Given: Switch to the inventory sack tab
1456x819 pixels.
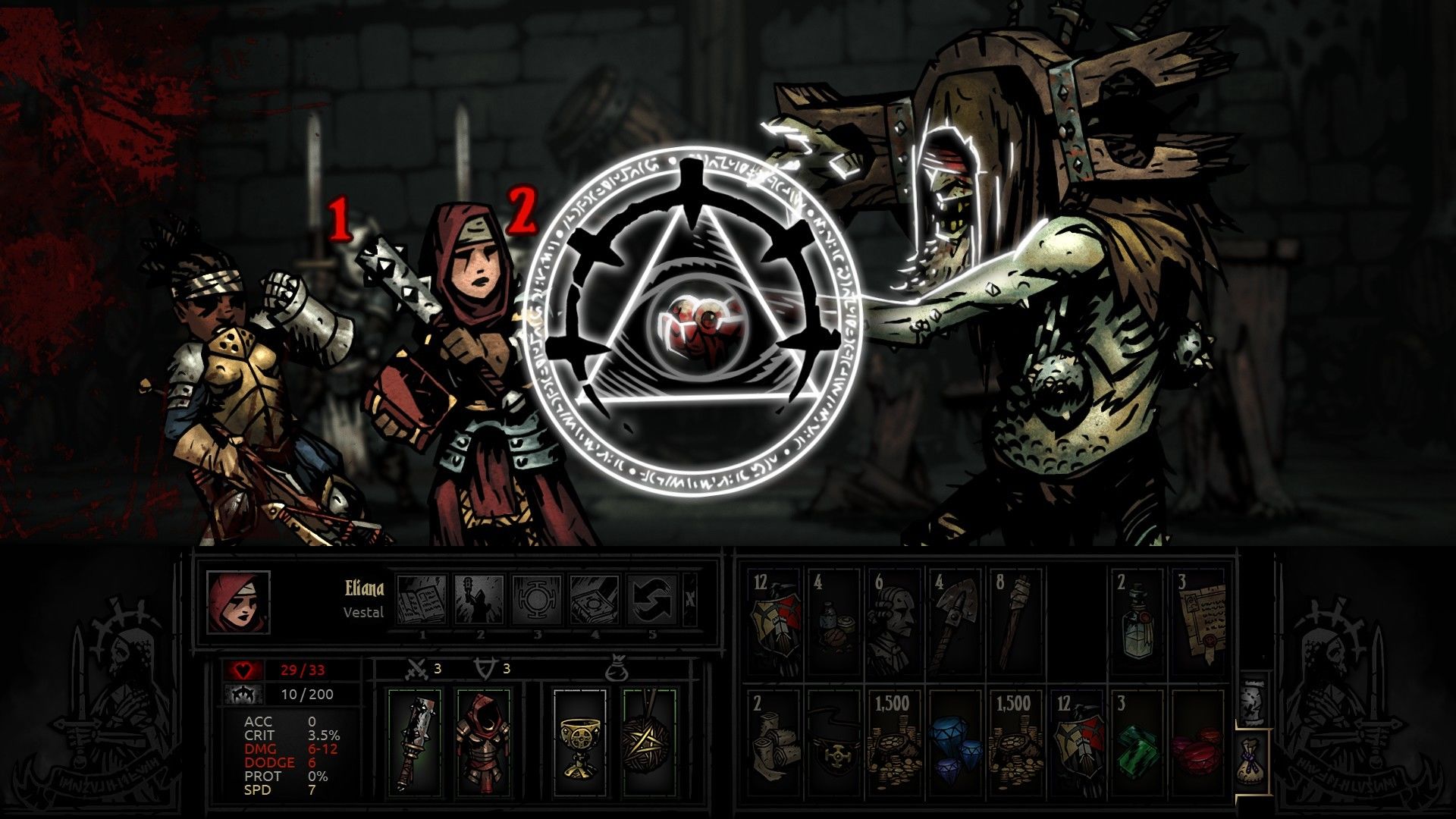Looking at the screenshot, I should 1252,760.
